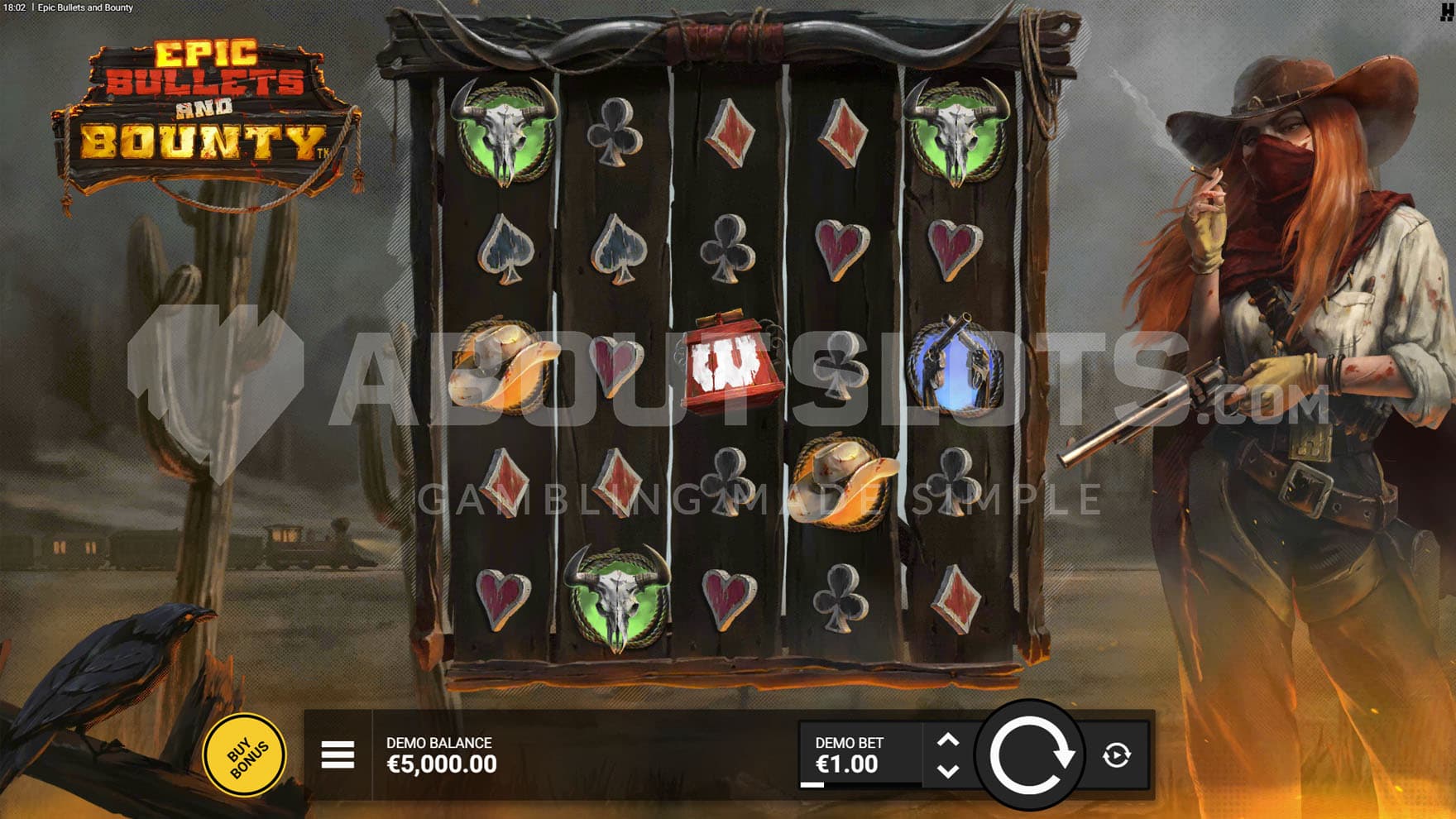Decrease the demo bet with down arrow
1456x819 pixels.
948,770
